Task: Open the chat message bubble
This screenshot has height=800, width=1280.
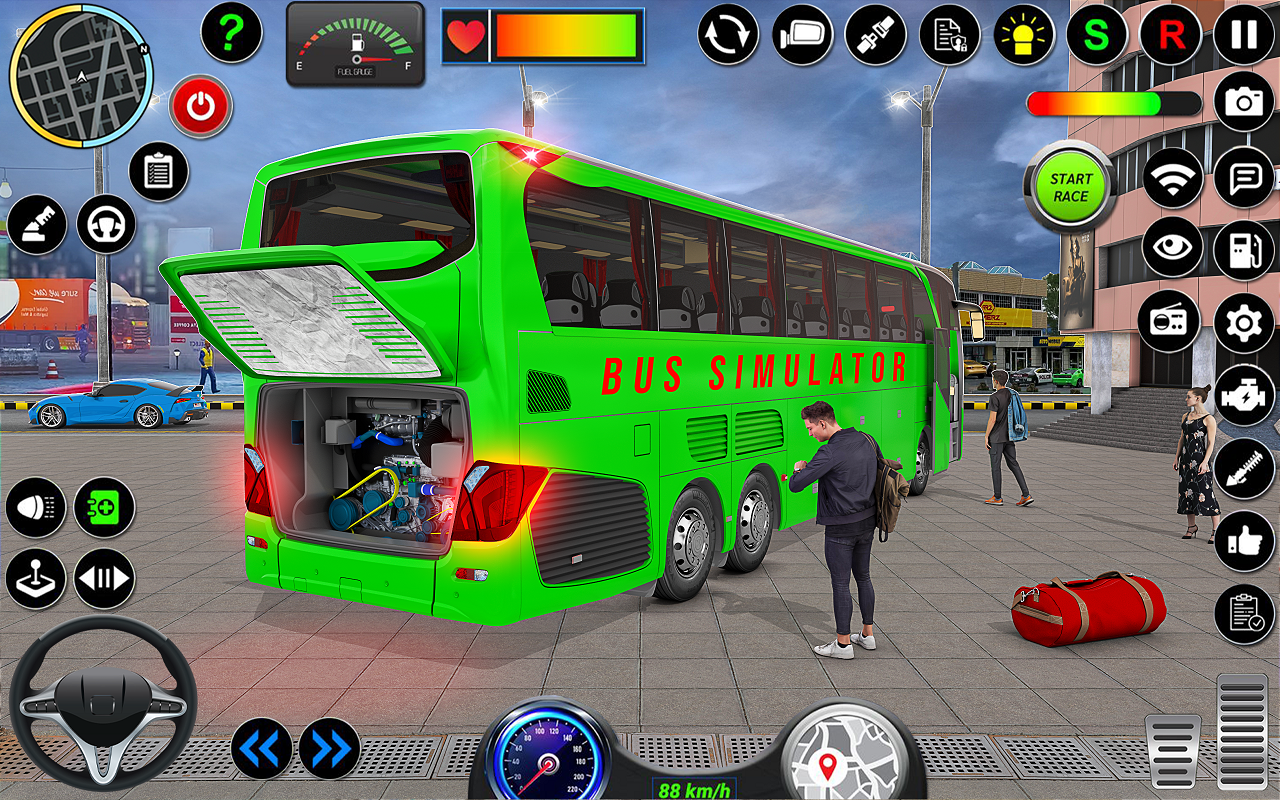Action: (x=1244, y=178)
